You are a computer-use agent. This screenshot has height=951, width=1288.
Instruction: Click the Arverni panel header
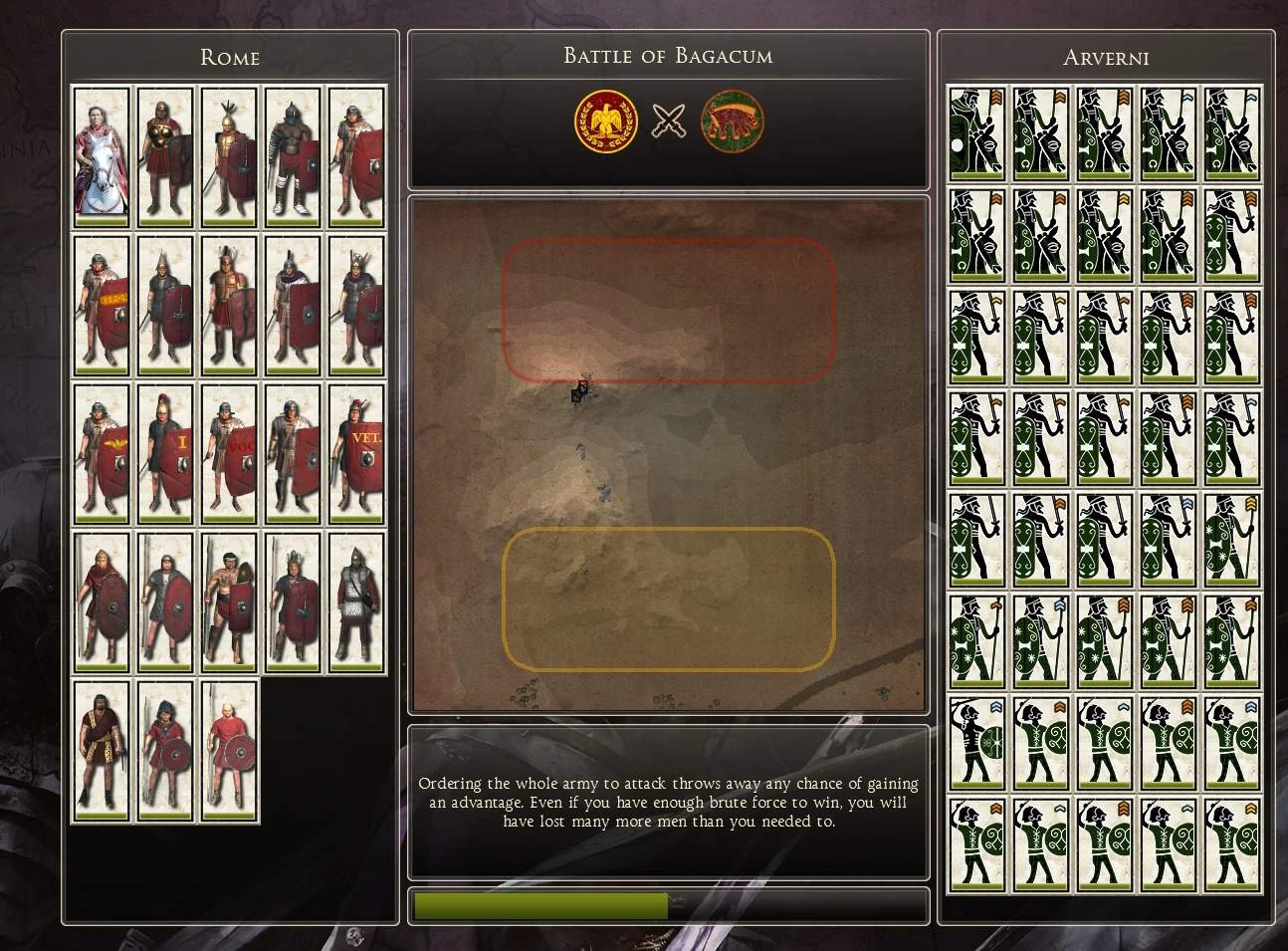point(1105,57)
